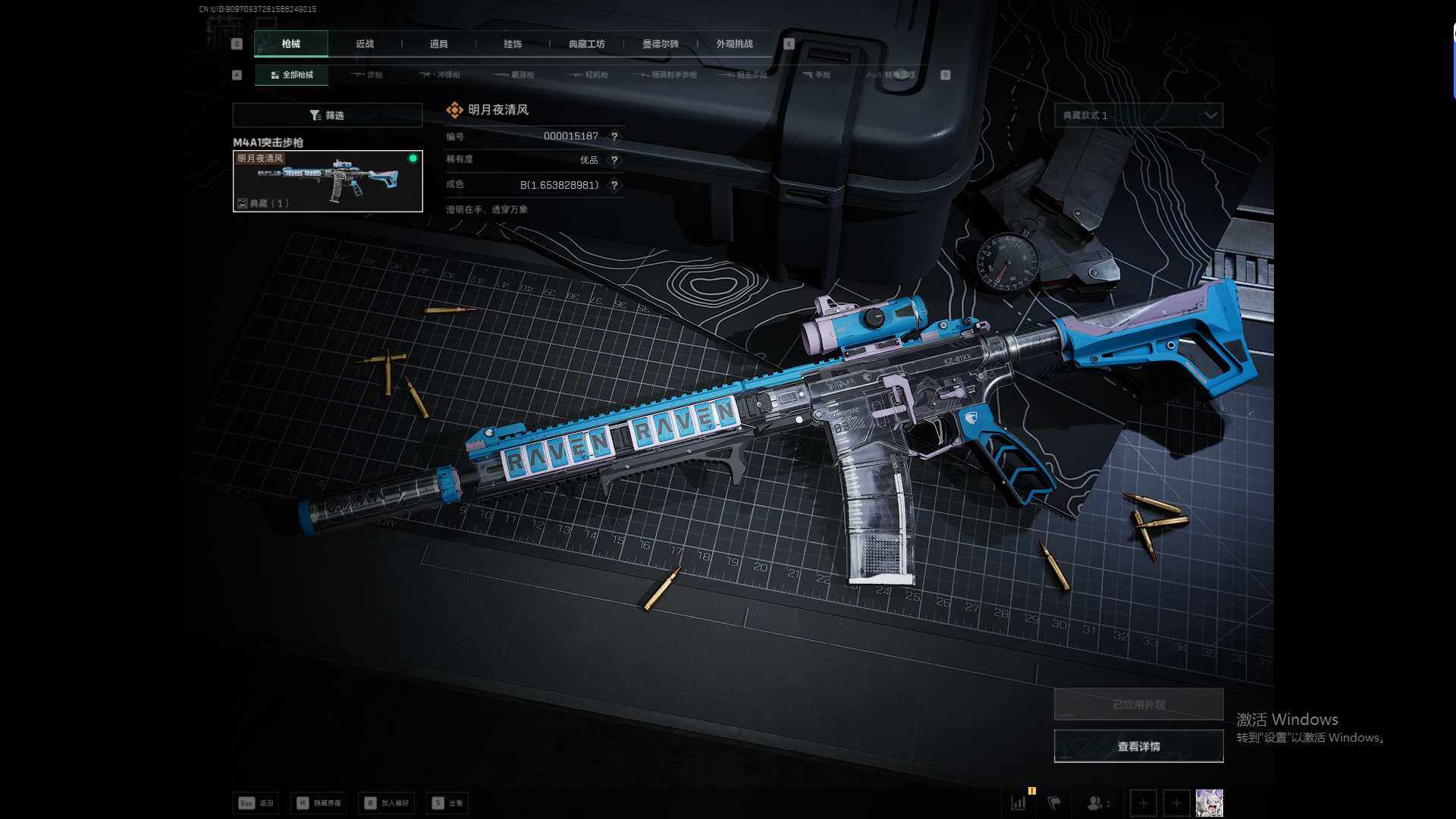
Task: Open the 曼德尔砖 tab
Action: tap(661, 44)
